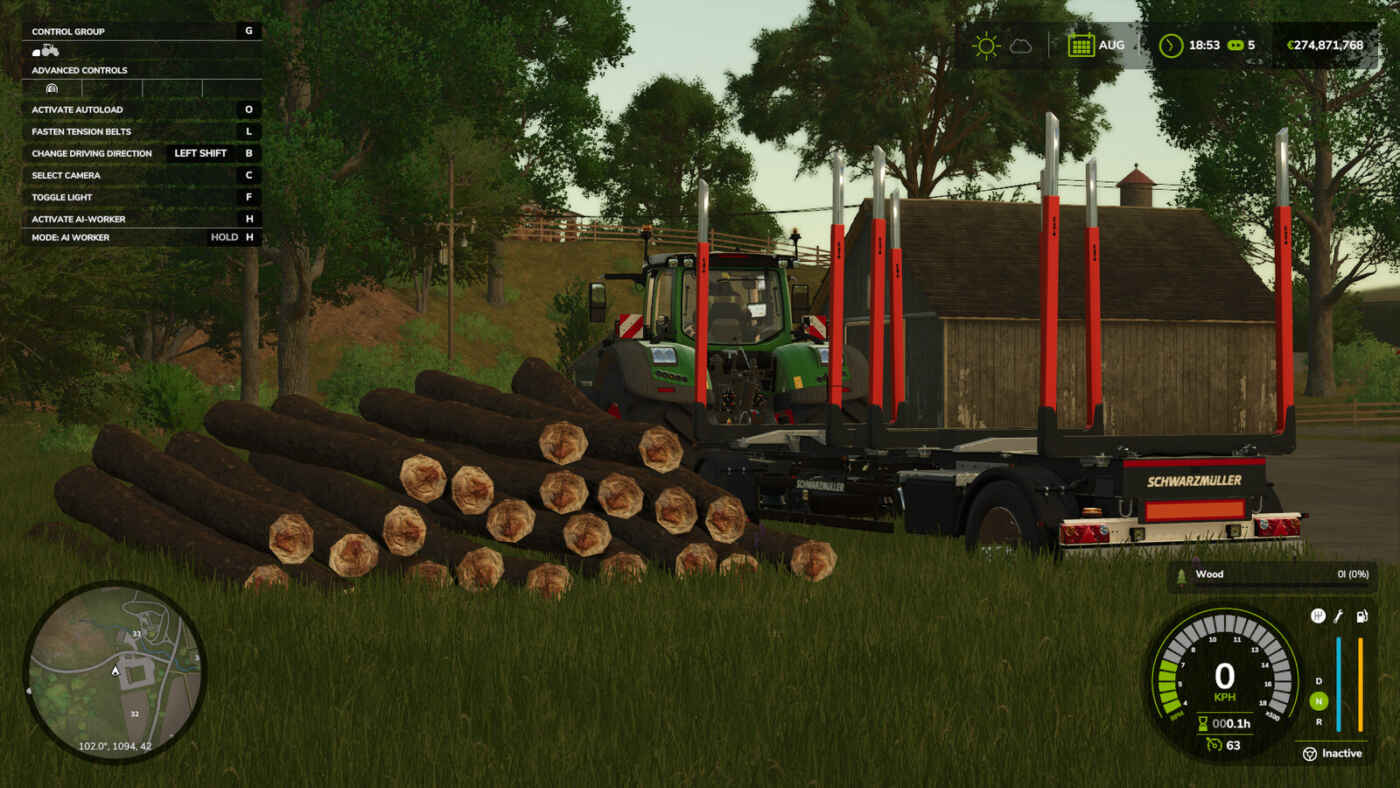
Task: Click the wrench damage icon
Action: click(1339, 616)
